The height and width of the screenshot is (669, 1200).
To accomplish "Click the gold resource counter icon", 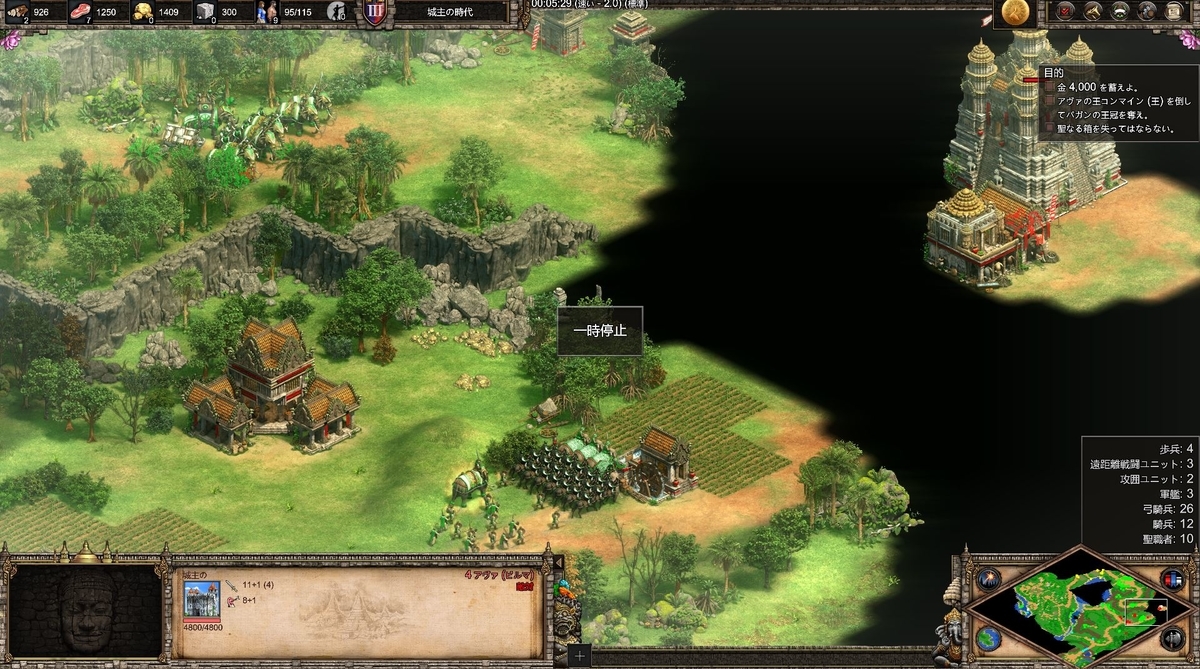I will tap(141, 12).
